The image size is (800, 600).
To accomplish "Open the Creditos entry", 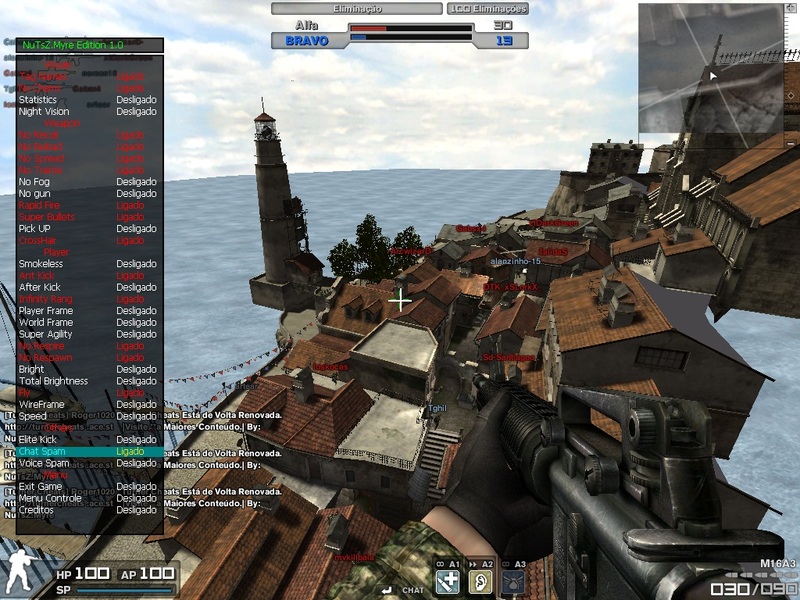I will (x=37, y=510).
